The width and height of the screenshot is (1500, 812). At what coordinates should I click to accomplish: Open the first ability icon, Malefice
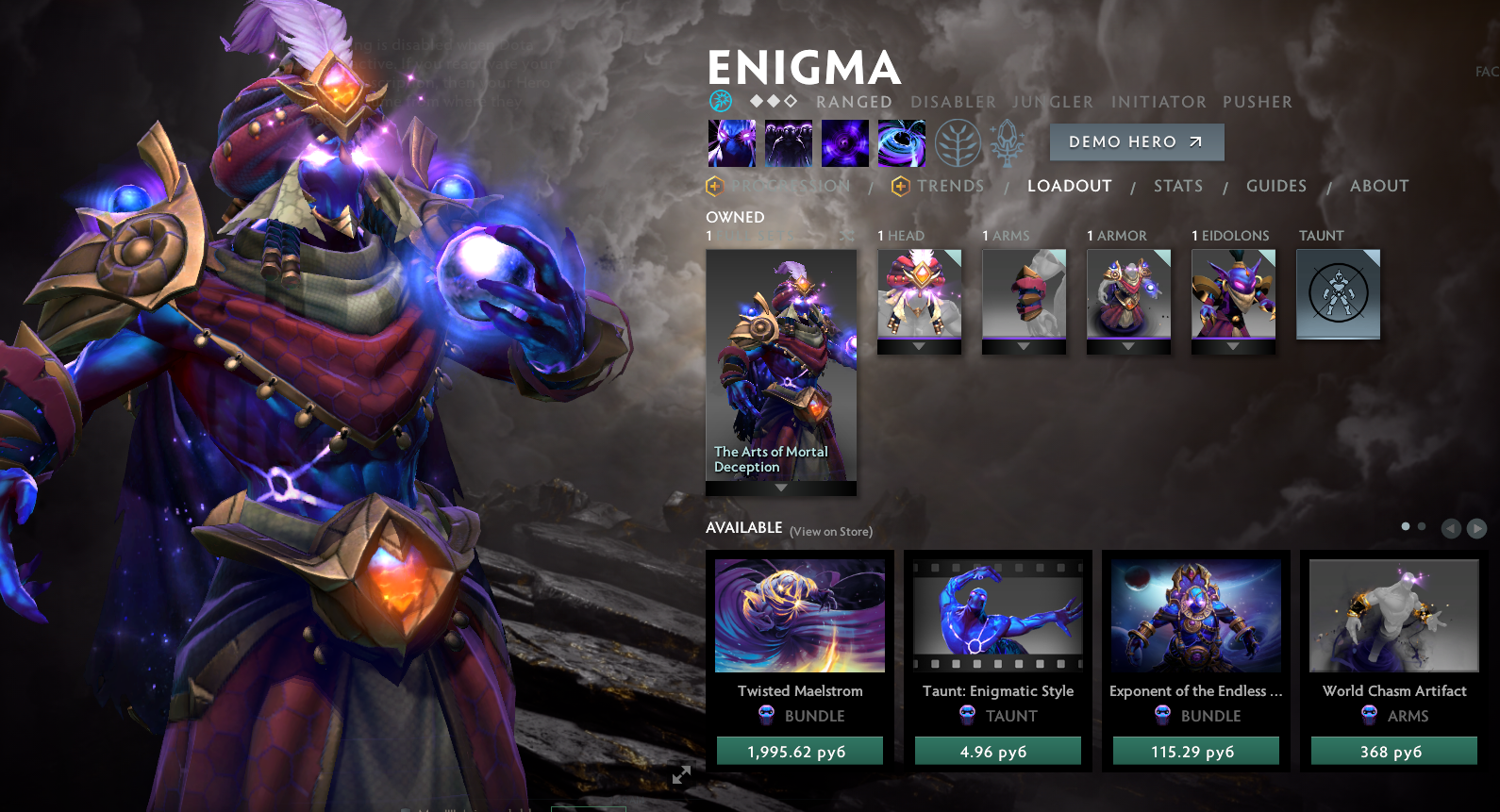click(731, 143)
